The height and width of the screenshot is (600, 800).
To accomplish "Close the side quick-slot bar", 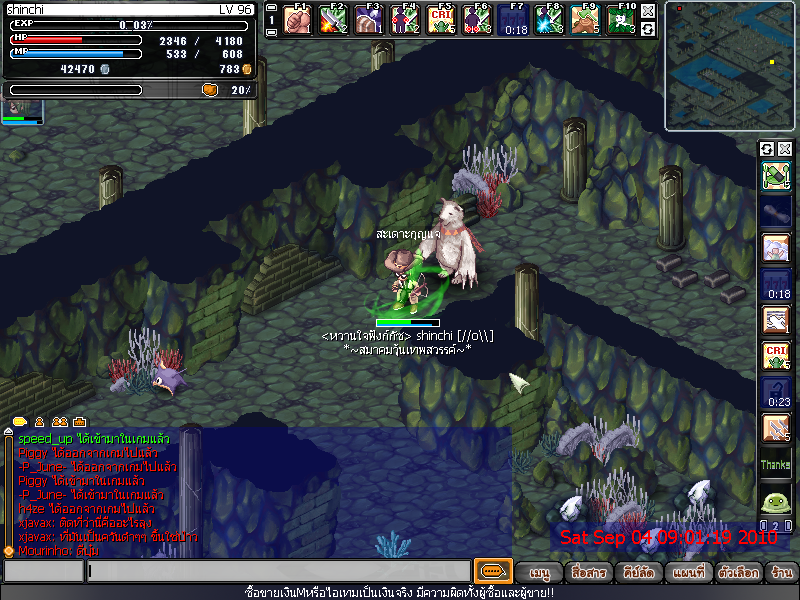I will tap(785, 149).
